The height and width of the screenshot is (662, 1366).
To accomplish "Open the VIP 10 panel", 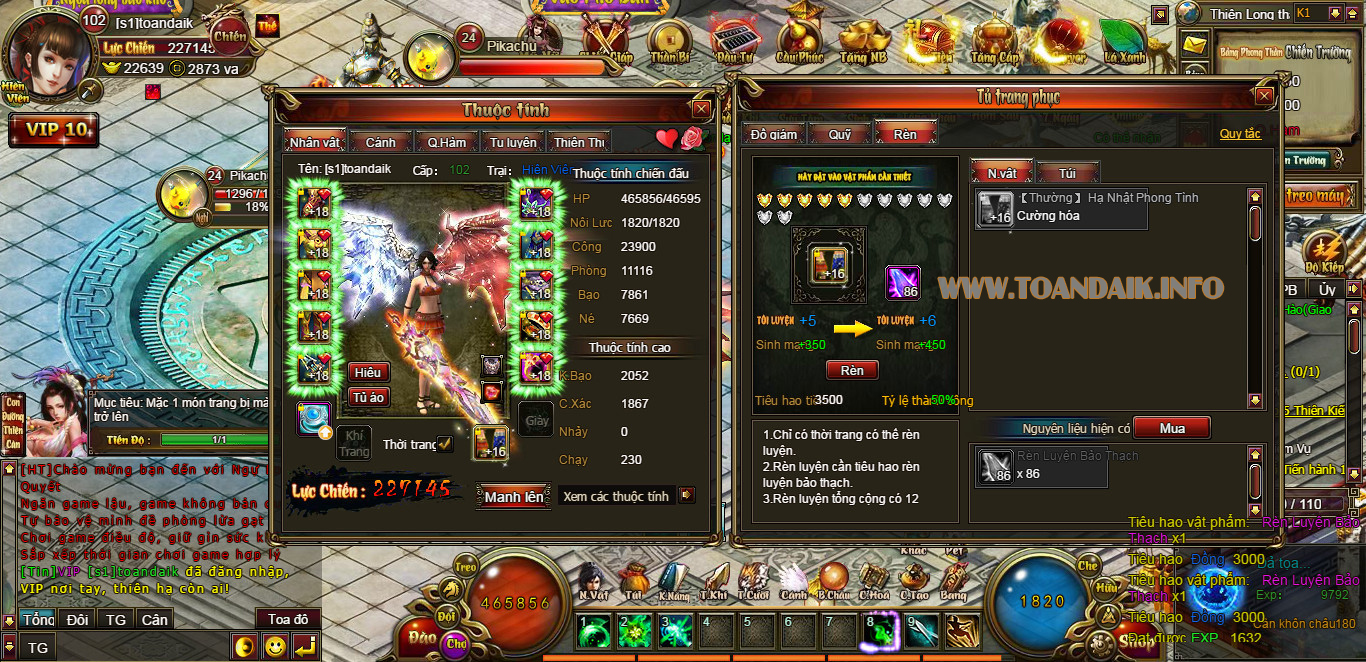I will pyautogui.click(x=53, y=130).
